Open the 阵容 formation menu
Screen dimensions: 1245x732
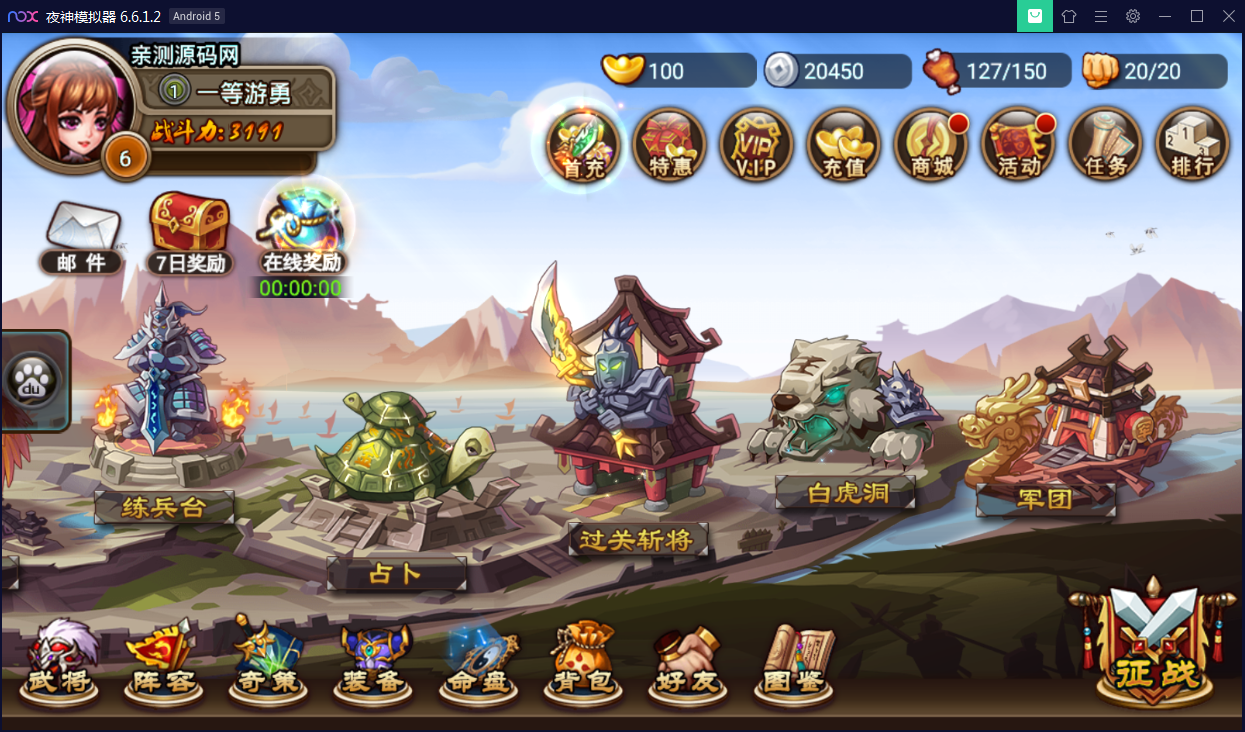point(162,662)
